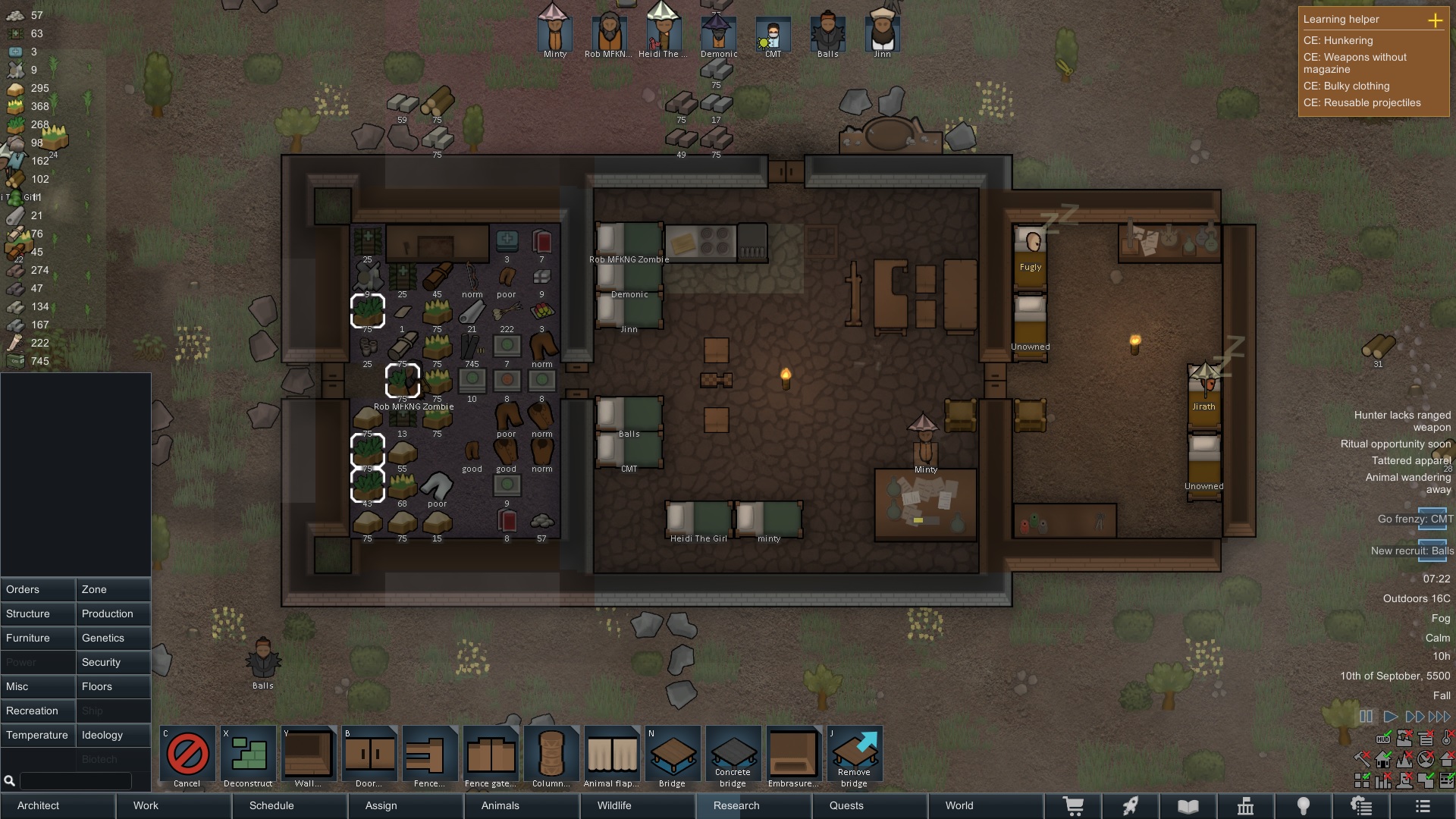Open the Quests tab
Image resolution: width=1456 pixels, height=819 pixels.
point(846,805)
